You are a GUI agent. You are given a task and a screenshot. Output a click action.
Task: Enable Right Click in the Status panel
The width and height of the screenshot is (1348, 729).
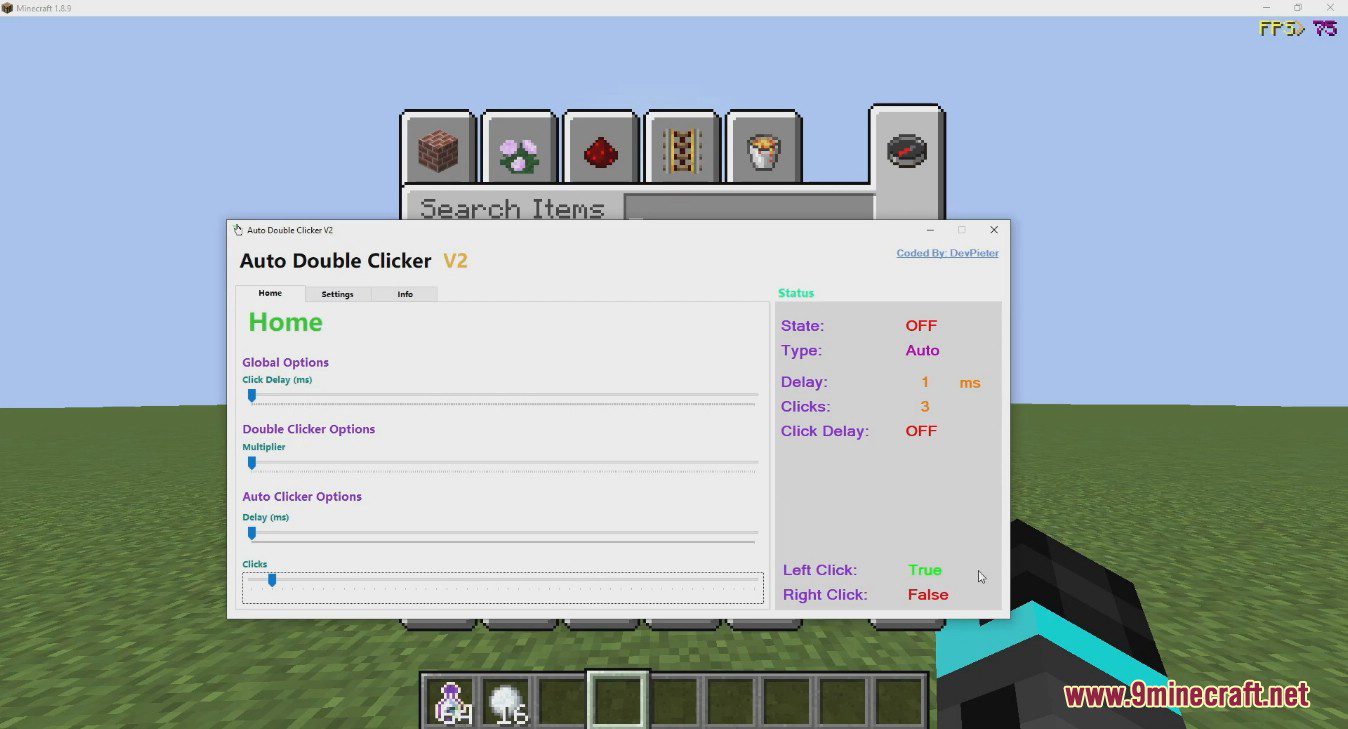click(928, 594)
